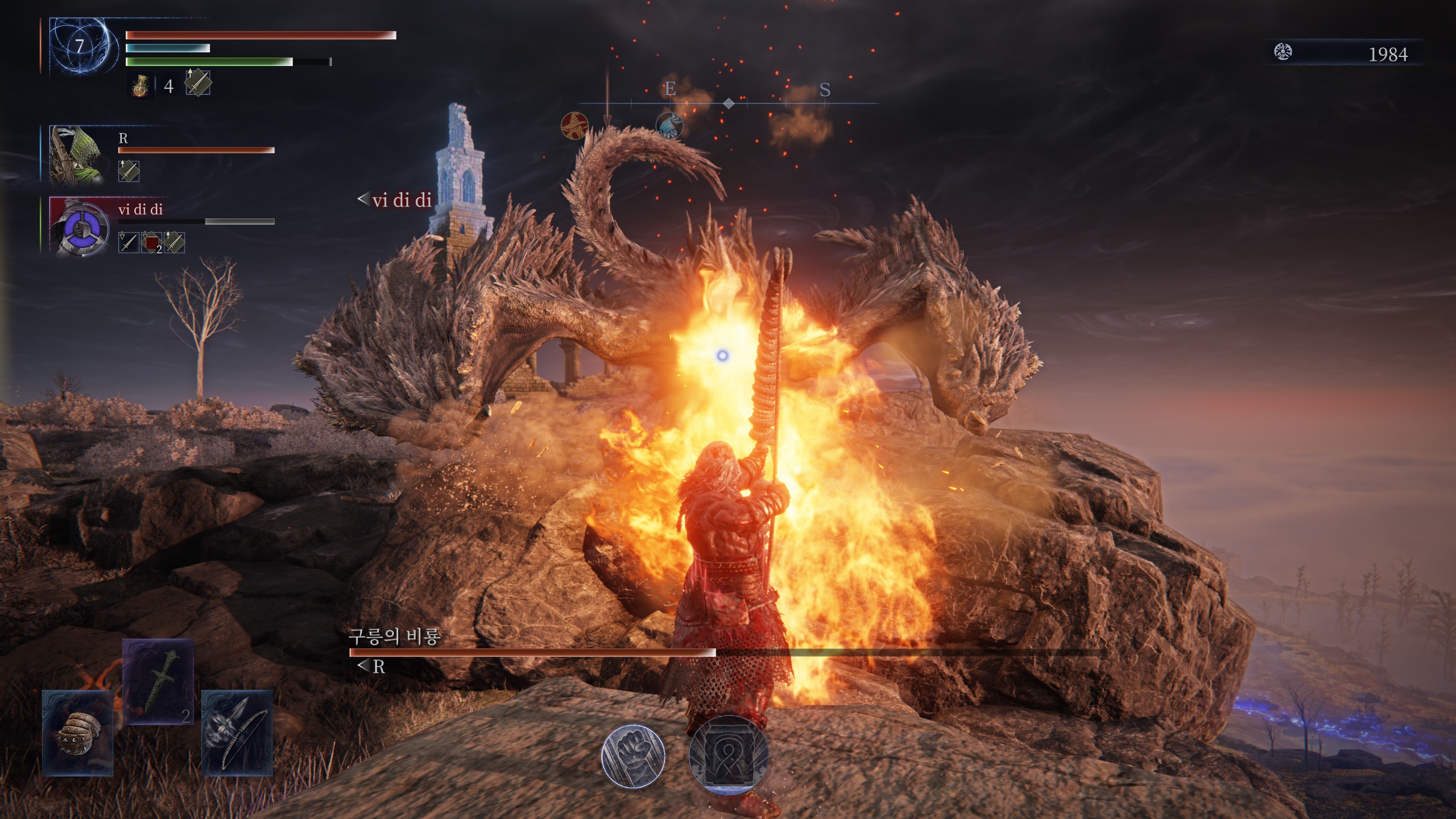The width and height of the screenshot is (1456, 819).
Task: Activate the fist character skill icon
Action: [x=632, y=756]
